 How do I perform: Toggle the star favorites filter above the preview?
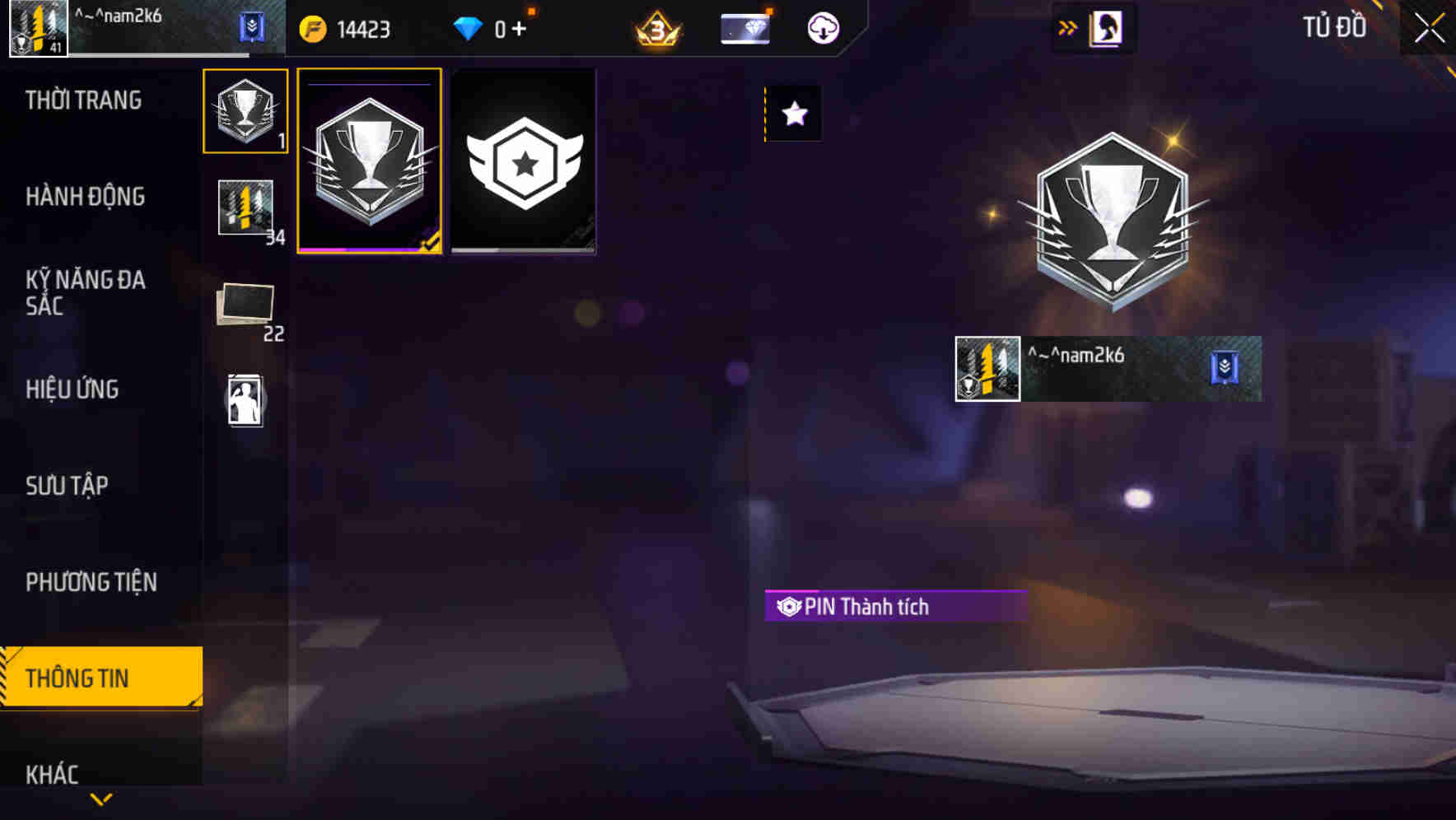[x=794, y=114]
